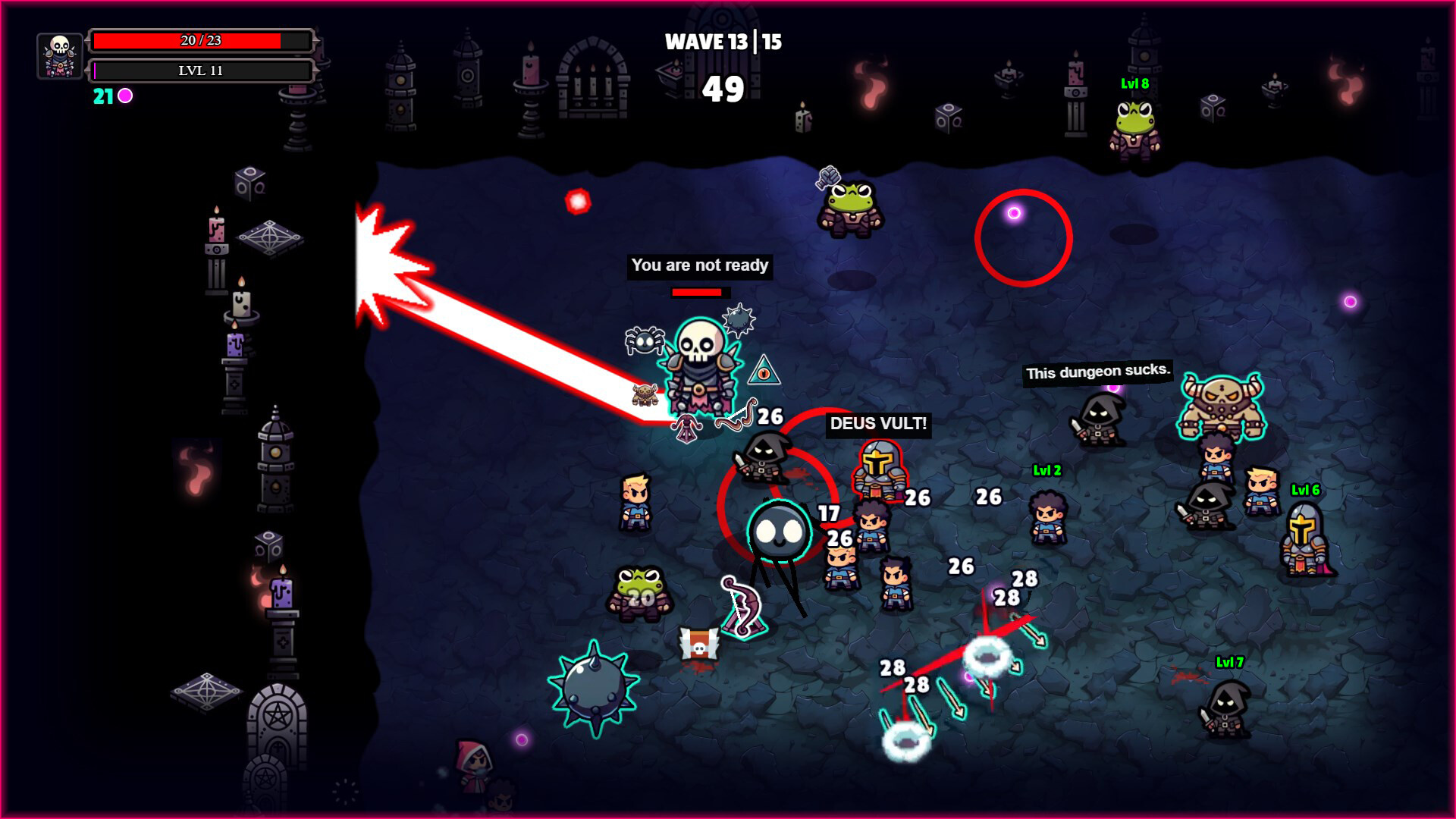1456x819 pixels.
Task: Click the 'You are not ready' warning text
Action: click(x=700, y=265)
